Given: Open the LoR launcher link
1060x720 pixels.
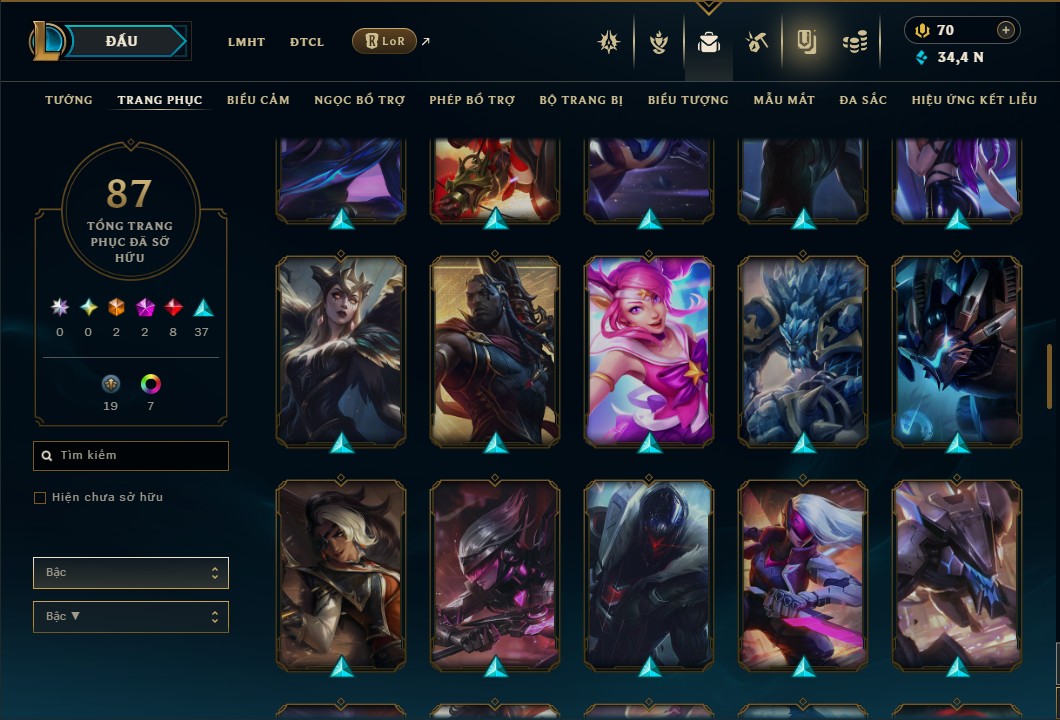Looking at the screenshot, I should tap(385, 41).
